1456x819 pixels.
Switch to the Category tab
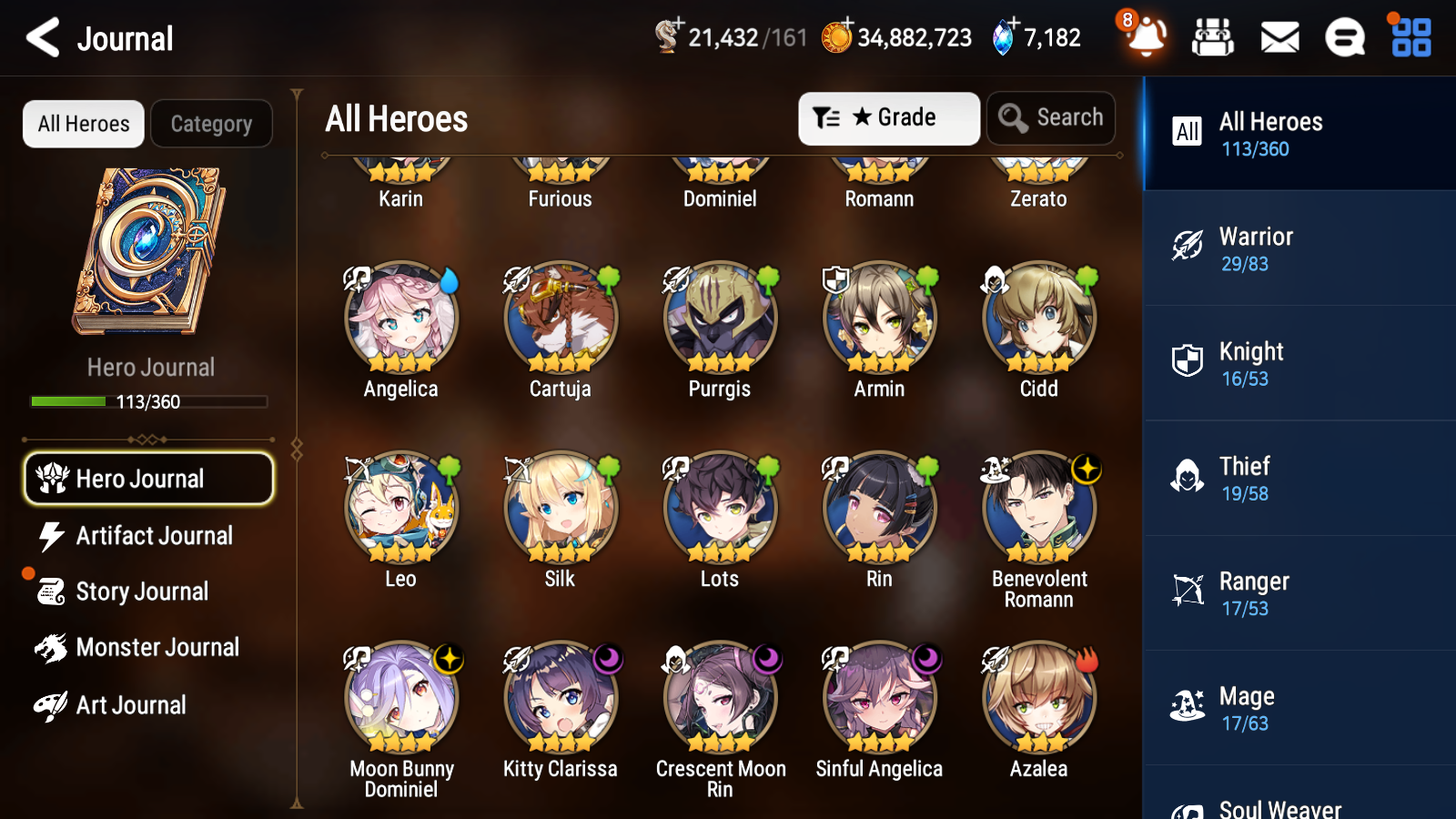[211, 124]
